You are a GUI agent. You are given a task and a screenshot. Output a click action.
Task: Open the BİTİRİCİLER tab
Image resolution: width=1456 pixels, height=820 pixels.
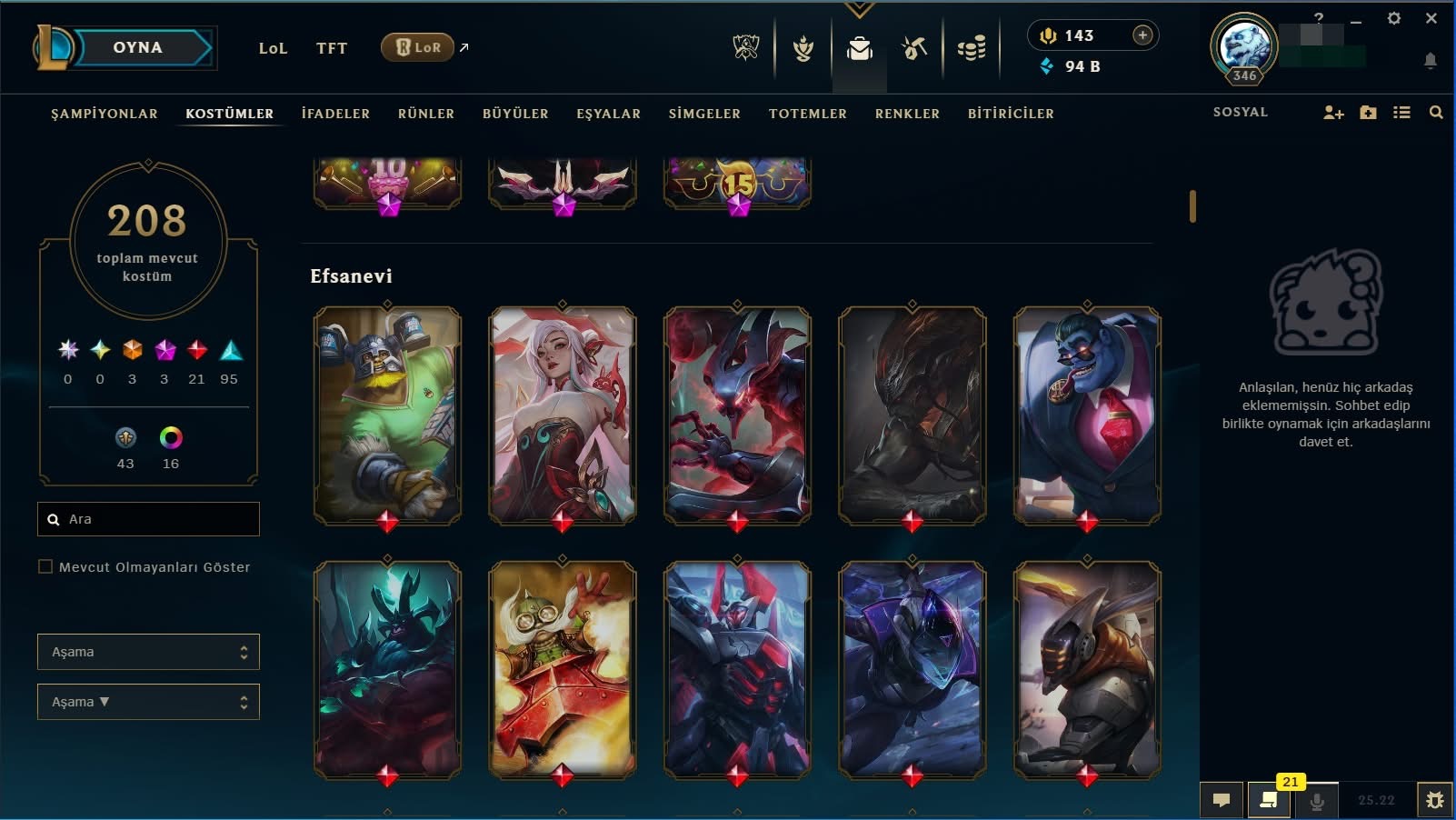1011,114
